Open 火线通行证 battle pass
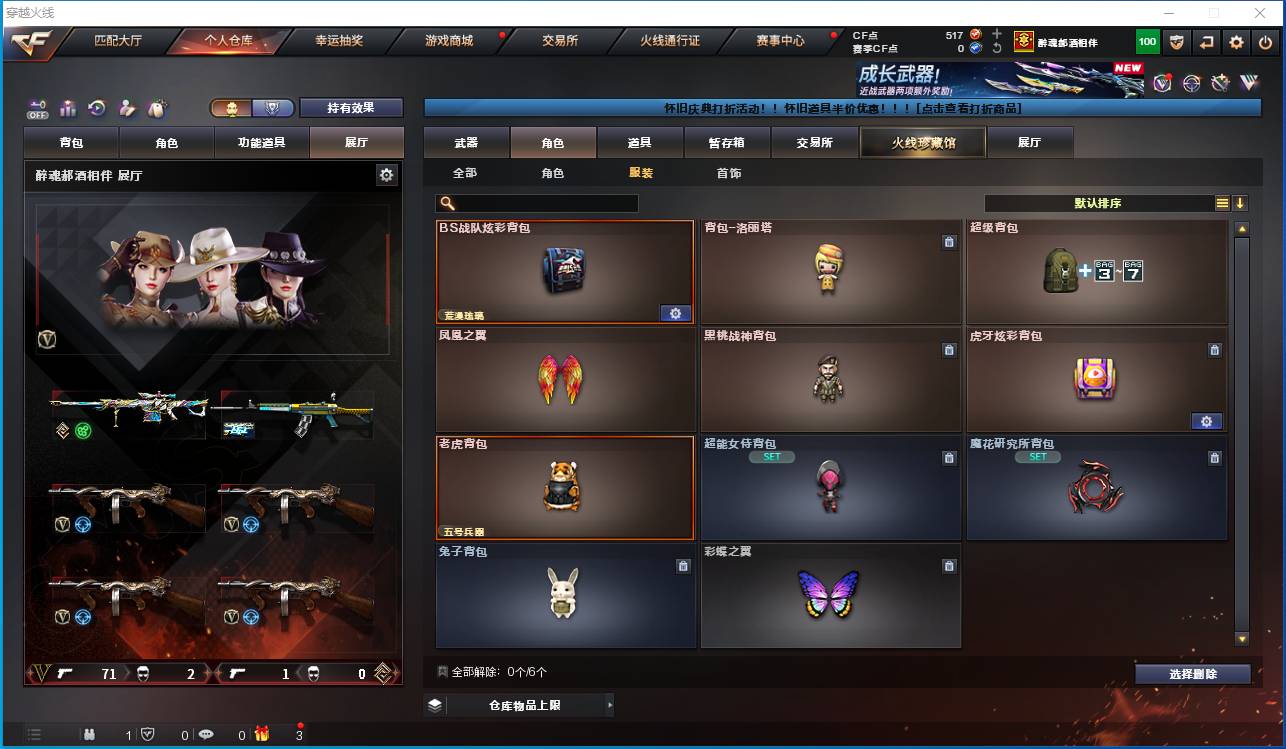The height and width of the screenshot is (749, 1286). 670,41
